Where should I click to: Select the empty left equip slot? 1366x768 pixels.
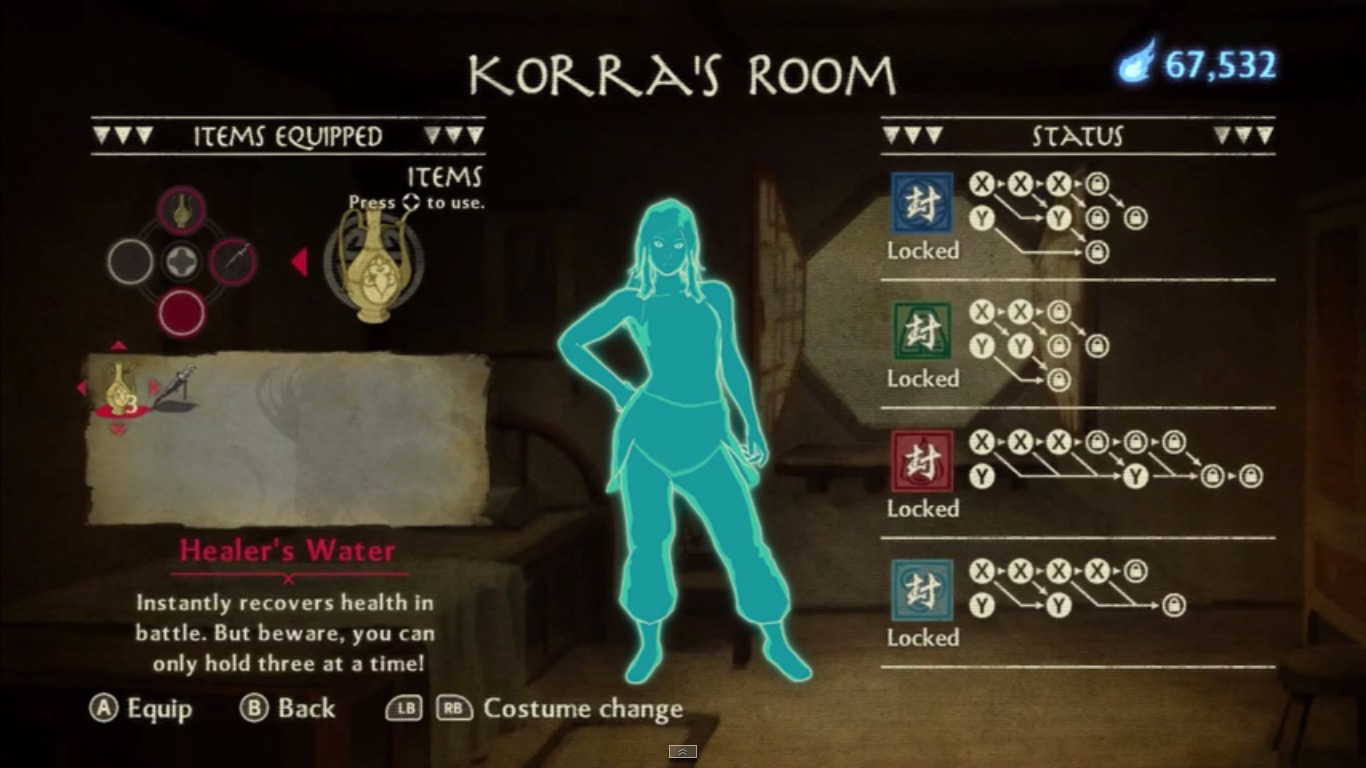(130, 262)
